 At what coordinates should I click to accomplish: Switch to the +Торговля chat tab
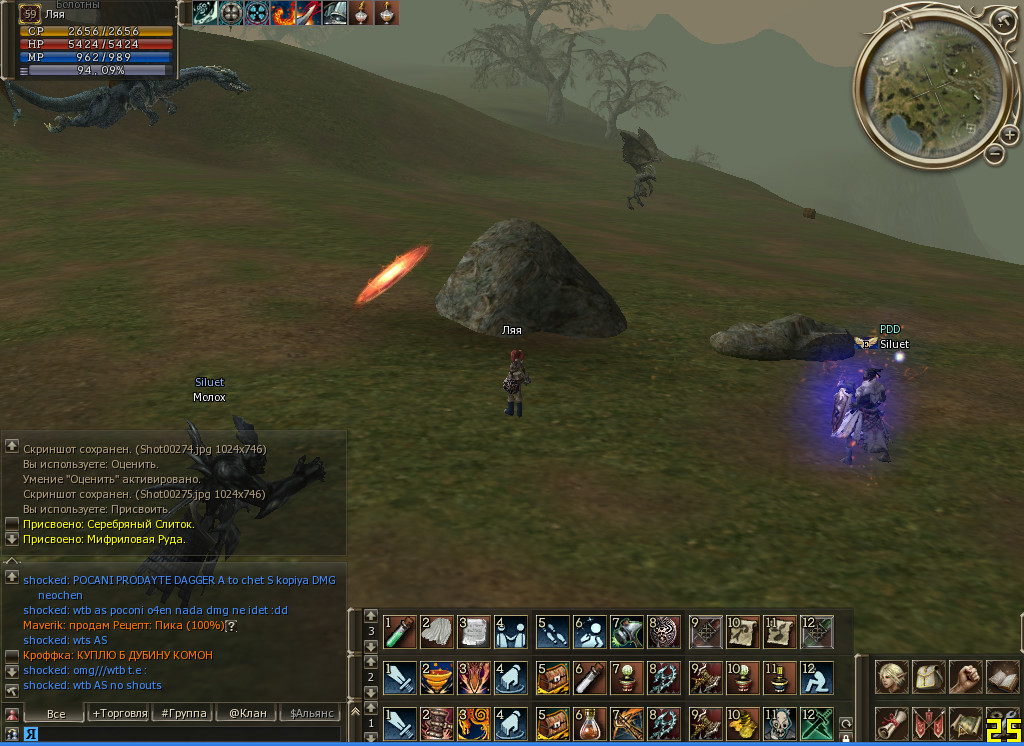coord(119,713)
